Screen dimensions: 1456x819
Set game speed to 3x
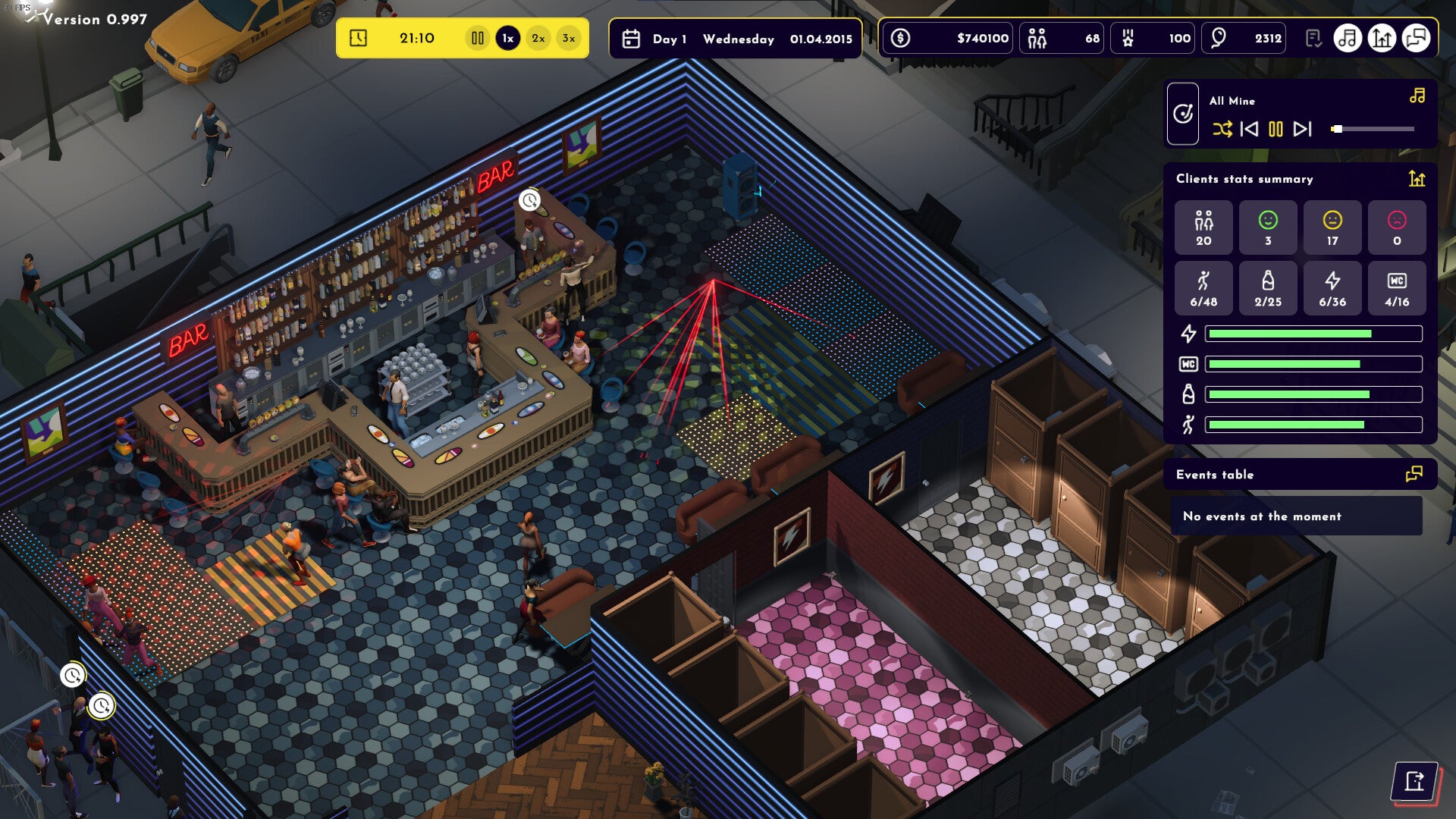coord(569,38)
